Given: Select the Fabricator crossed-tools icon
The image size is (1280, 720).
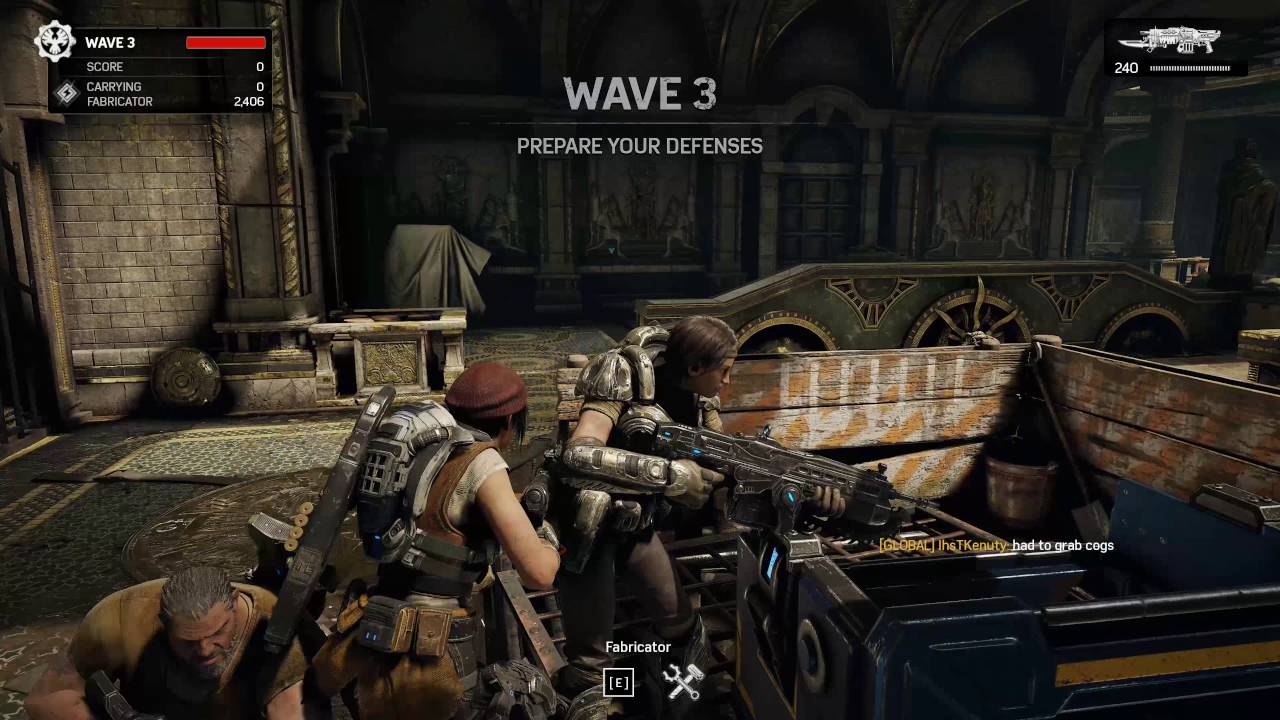Looking at the screenshot, I should 684,682.
